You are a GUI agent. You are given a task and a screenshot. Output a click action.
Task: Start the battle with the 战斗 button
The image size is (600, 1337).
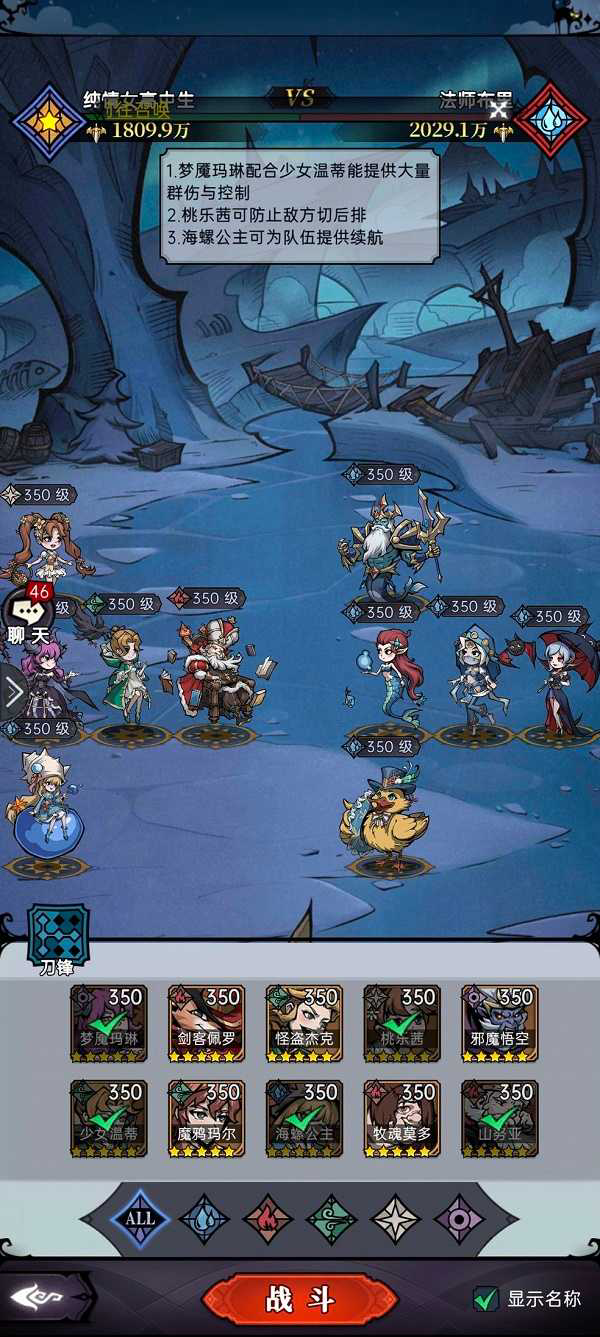coord(300,1299)
